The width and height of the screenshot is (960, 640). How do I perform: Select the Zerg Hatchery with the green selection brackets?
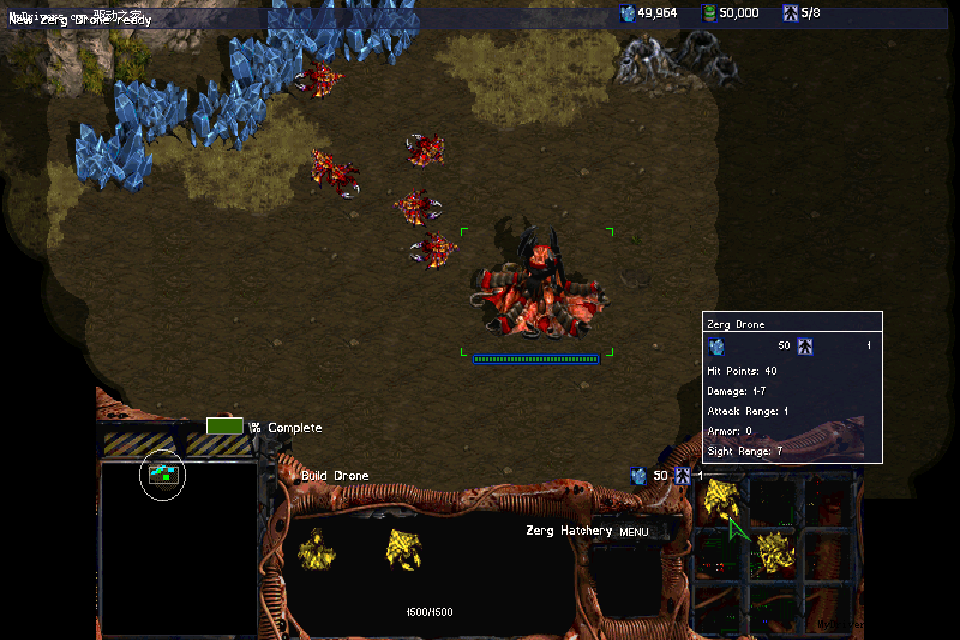[538, 288]
